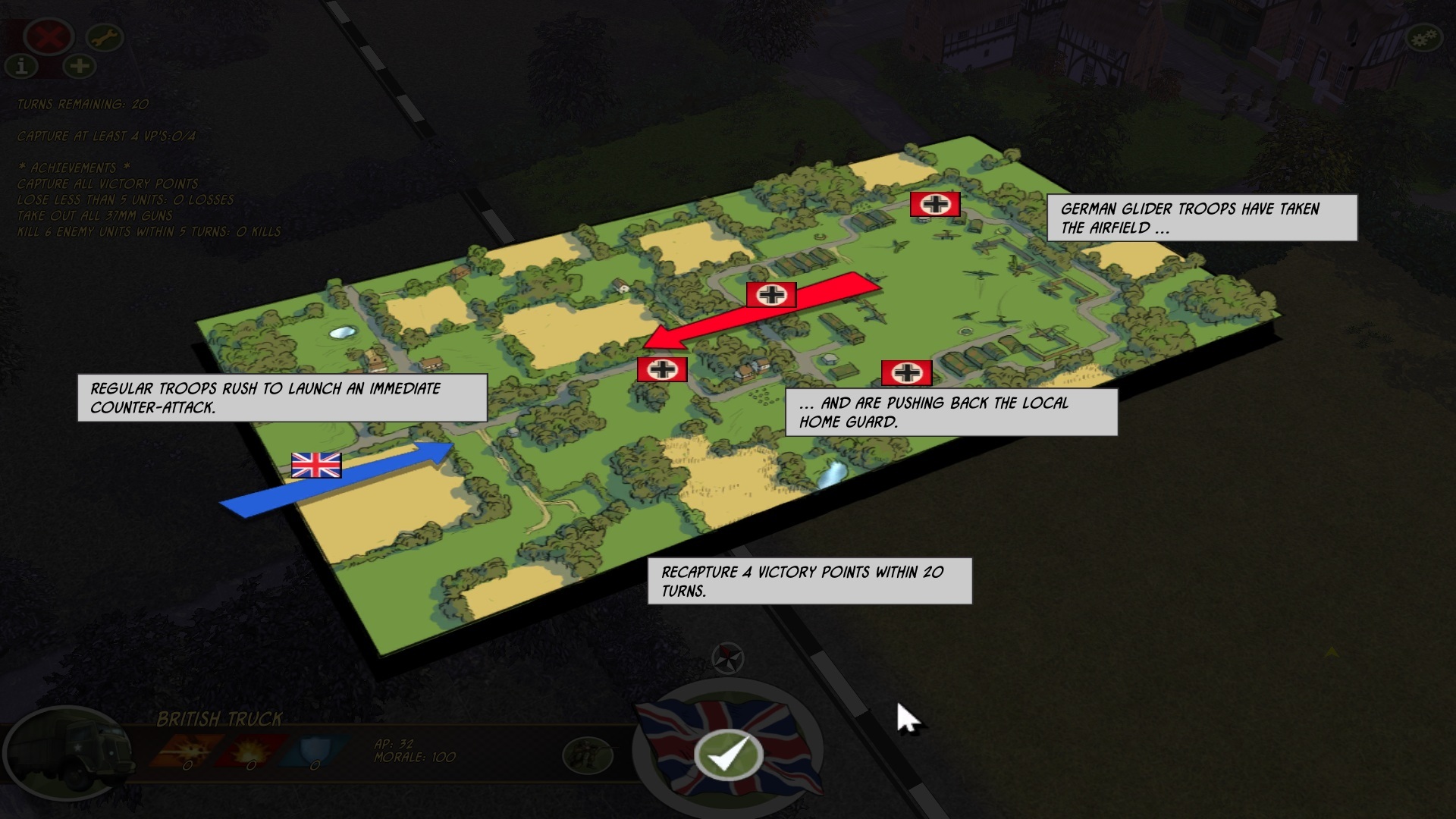The height and width of the screenshot is (819, 1456).
Task: Click the red X button
Action: 49,36
